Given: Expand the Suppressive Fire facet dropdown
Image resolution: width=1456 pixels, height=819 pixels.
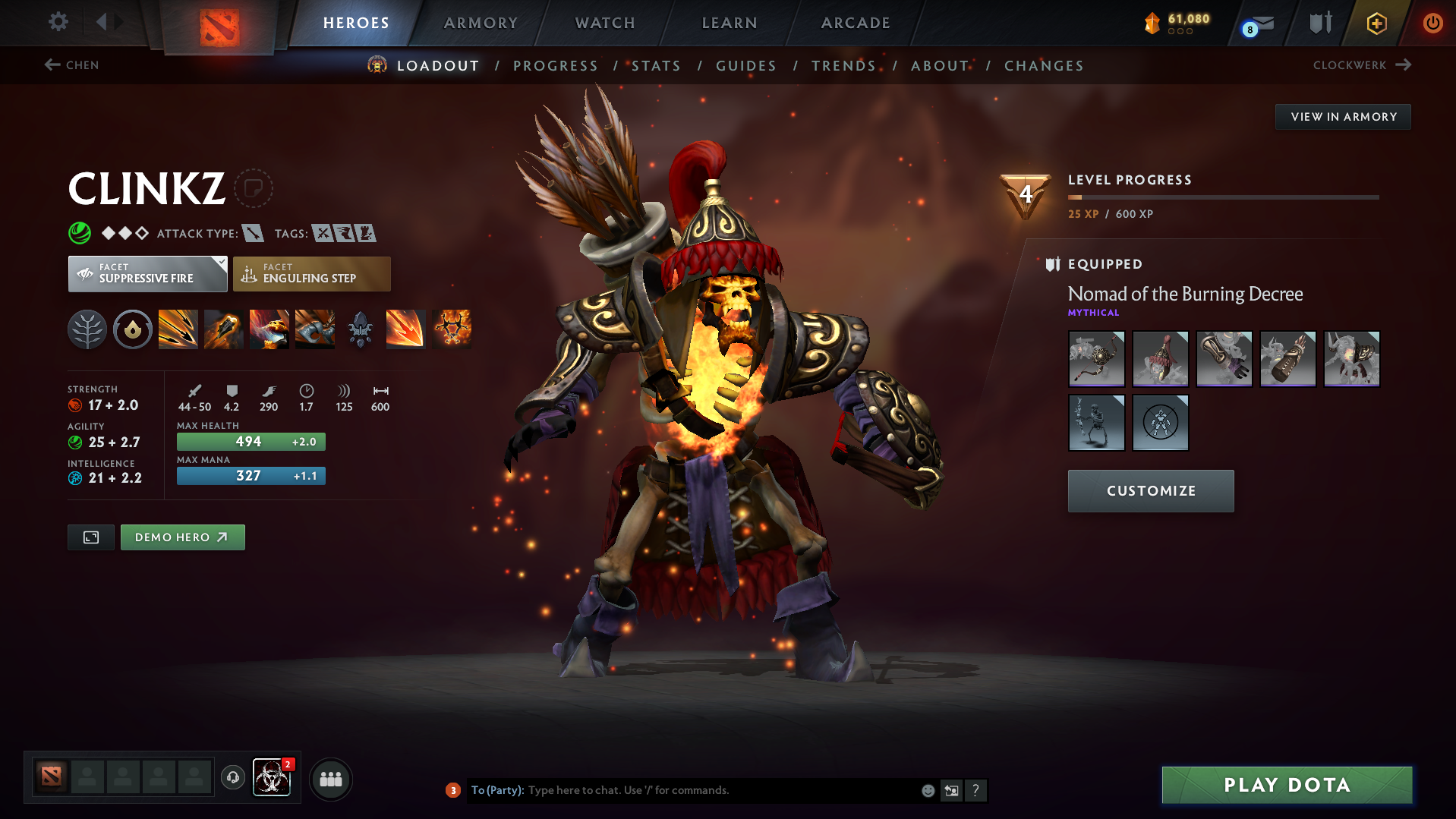Looking at the screenshot, I should pos(220,263).
